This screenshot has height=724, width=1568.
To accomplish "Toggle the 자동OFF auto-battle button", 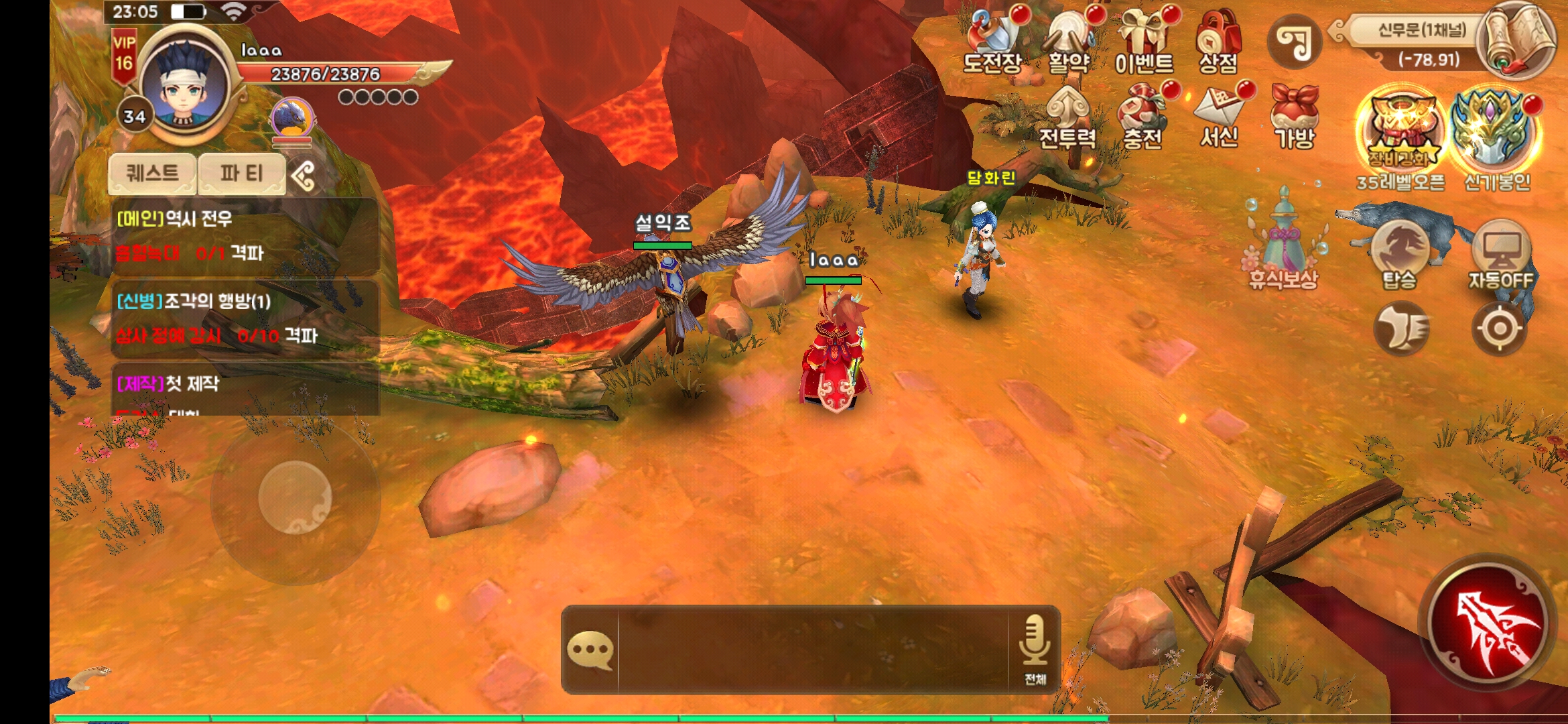I will tap(1501, 255).
